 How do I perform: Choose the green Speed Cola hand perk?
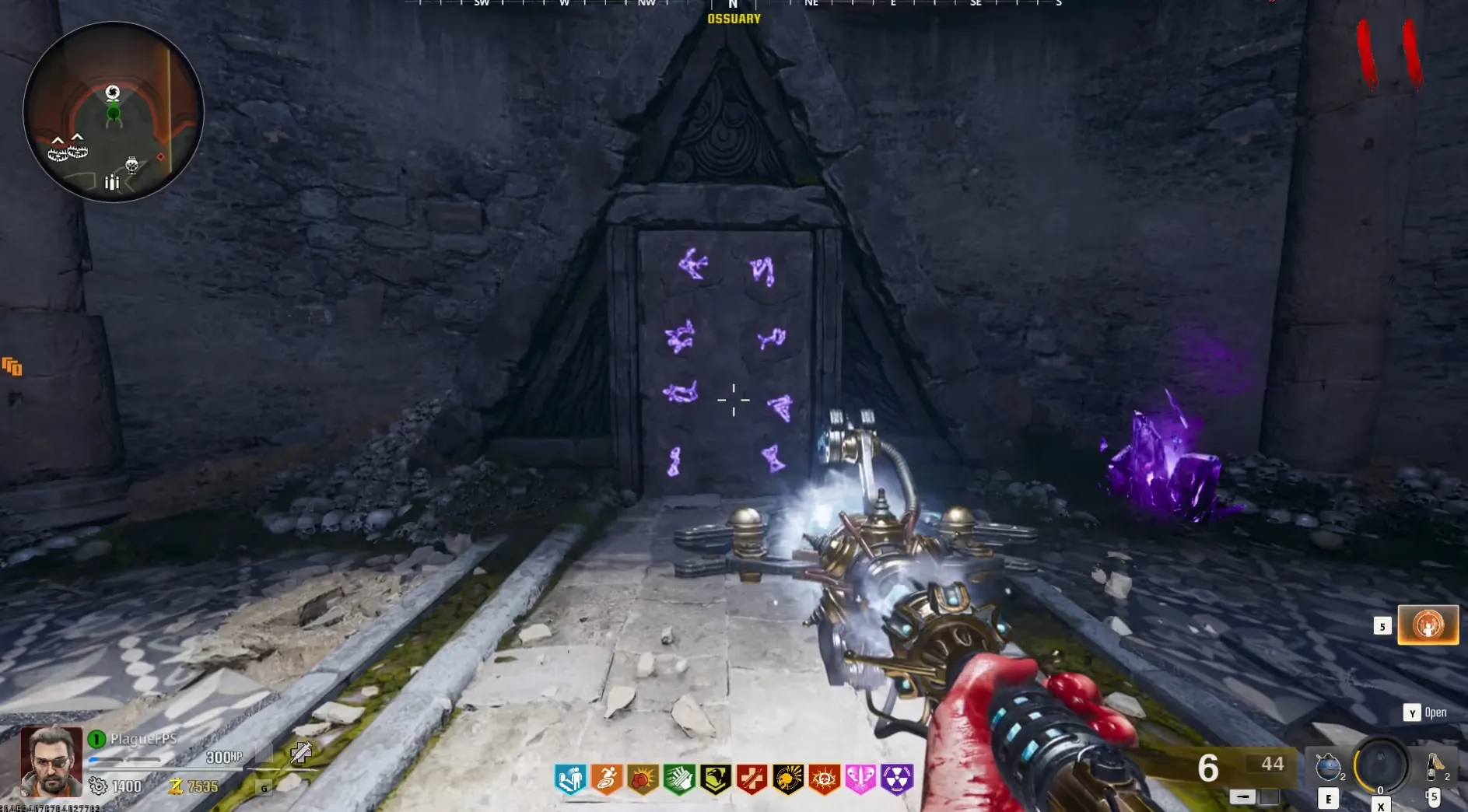point(679,779)
